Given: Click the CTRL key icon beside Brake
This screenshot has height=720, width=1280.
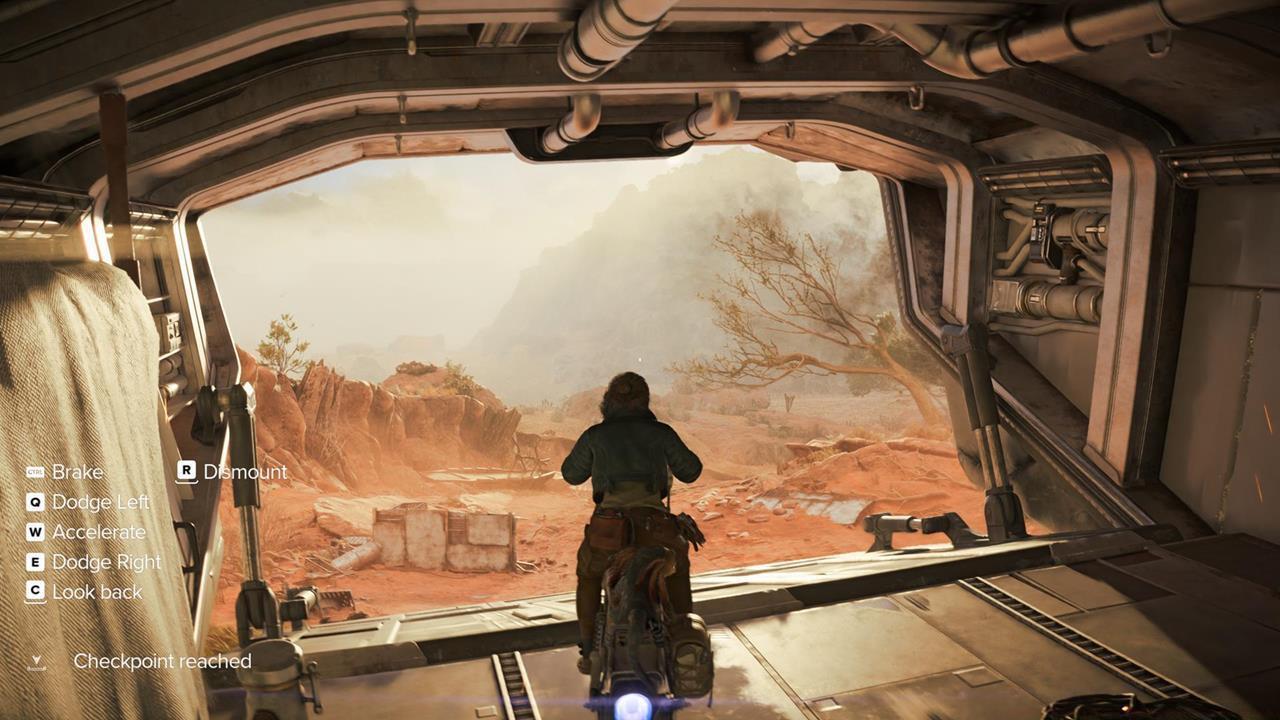Looking at the screenshot, I should coord(35,471).
